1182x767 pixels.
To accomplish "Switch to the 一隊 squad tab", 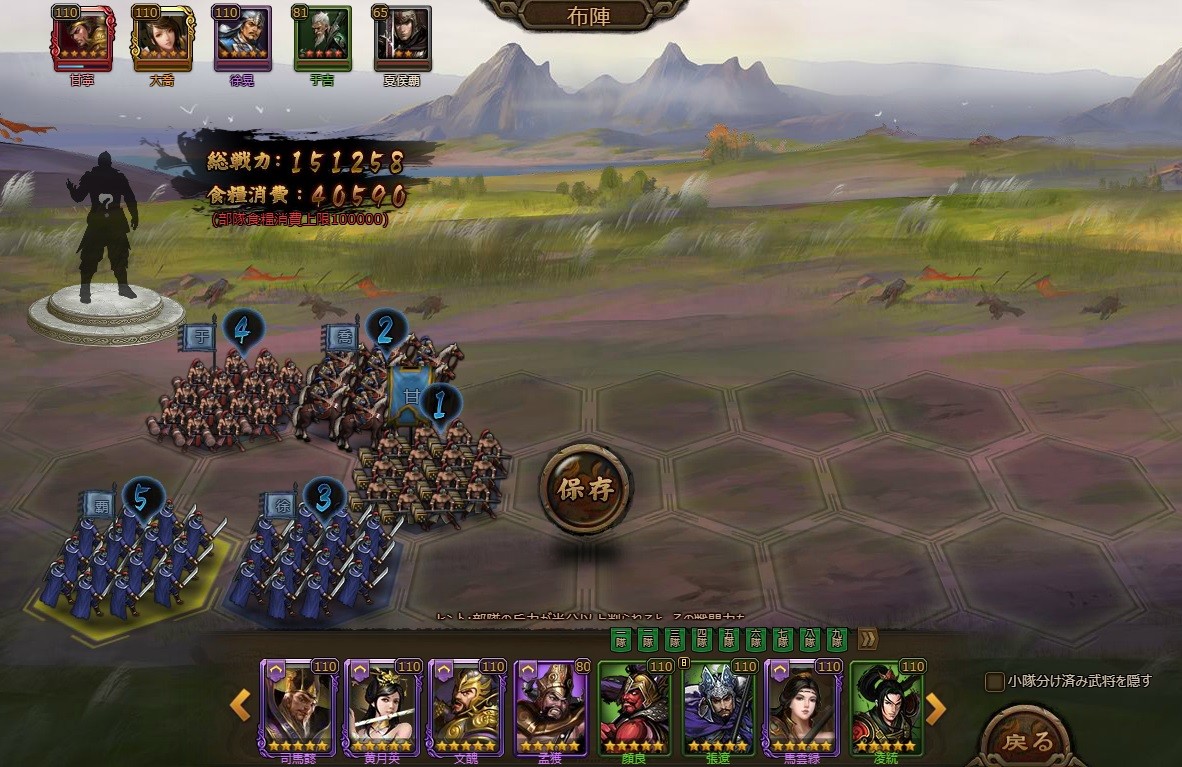I will click(620, 638).
